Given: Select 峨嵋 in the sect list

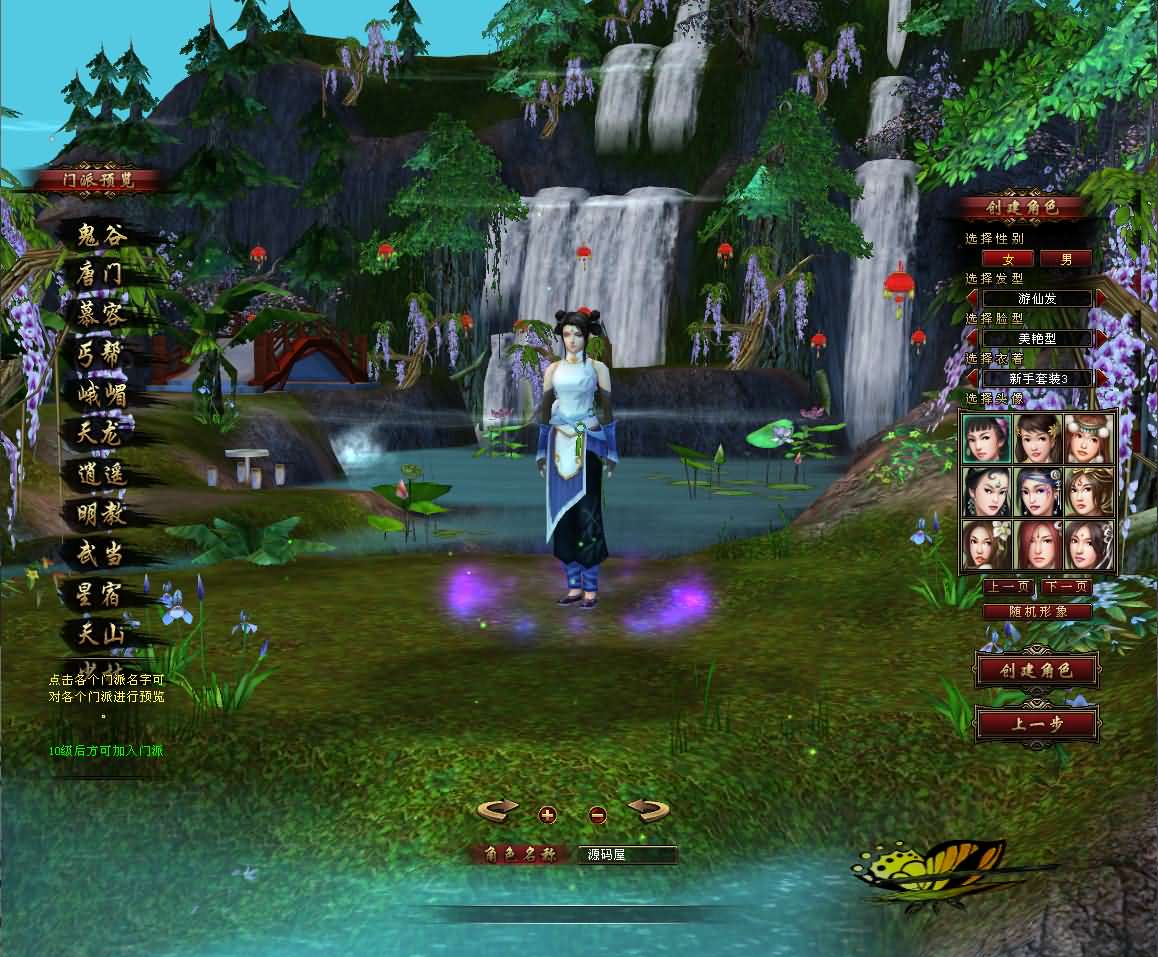Looking at the screenshot, I should point(103,394).
